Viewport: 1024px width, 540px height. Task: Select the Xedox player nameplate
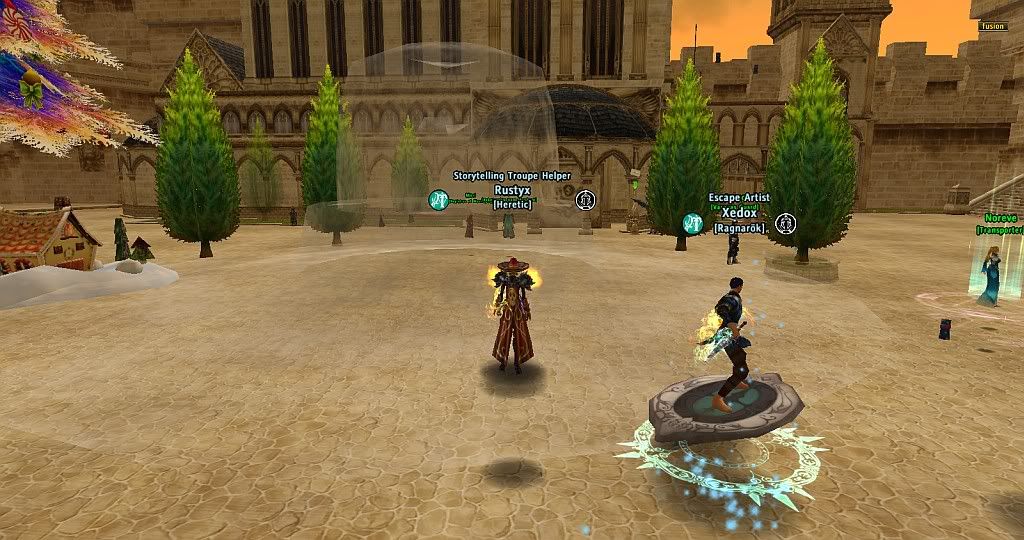pos(739,213)
